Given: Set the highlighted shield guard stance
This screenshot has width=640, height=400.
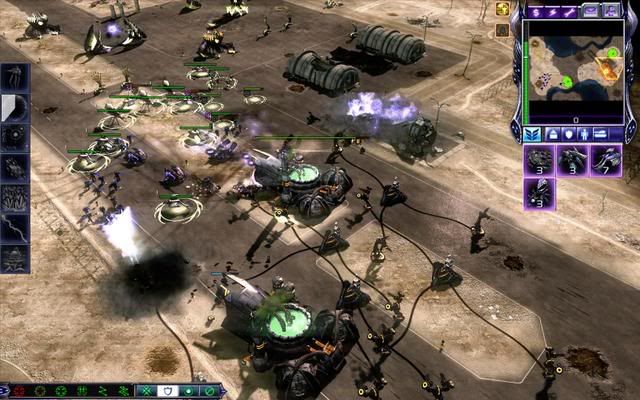Looking at the screenshot, I should click(x=167, y=390).
